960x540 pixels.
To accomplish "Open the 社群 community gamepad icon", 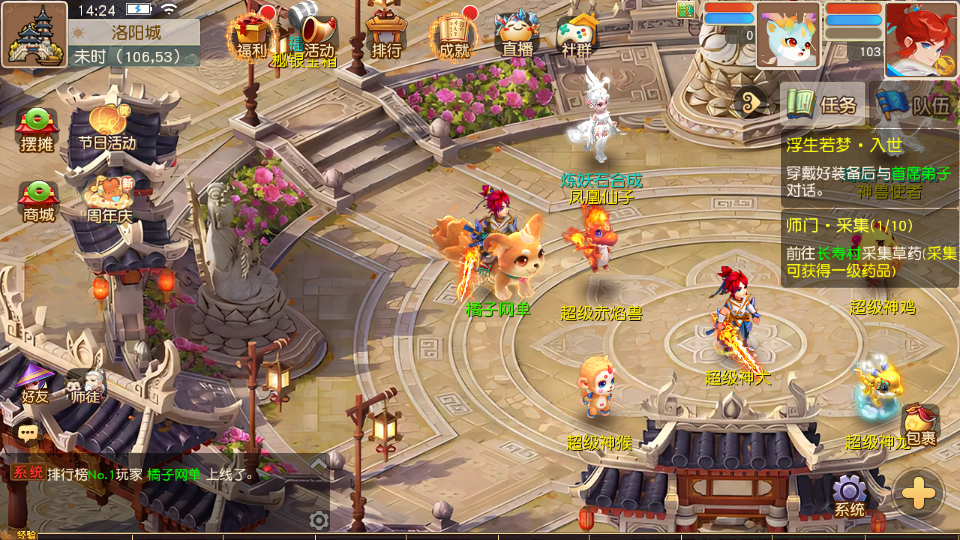I will click(x=577, y=36).
